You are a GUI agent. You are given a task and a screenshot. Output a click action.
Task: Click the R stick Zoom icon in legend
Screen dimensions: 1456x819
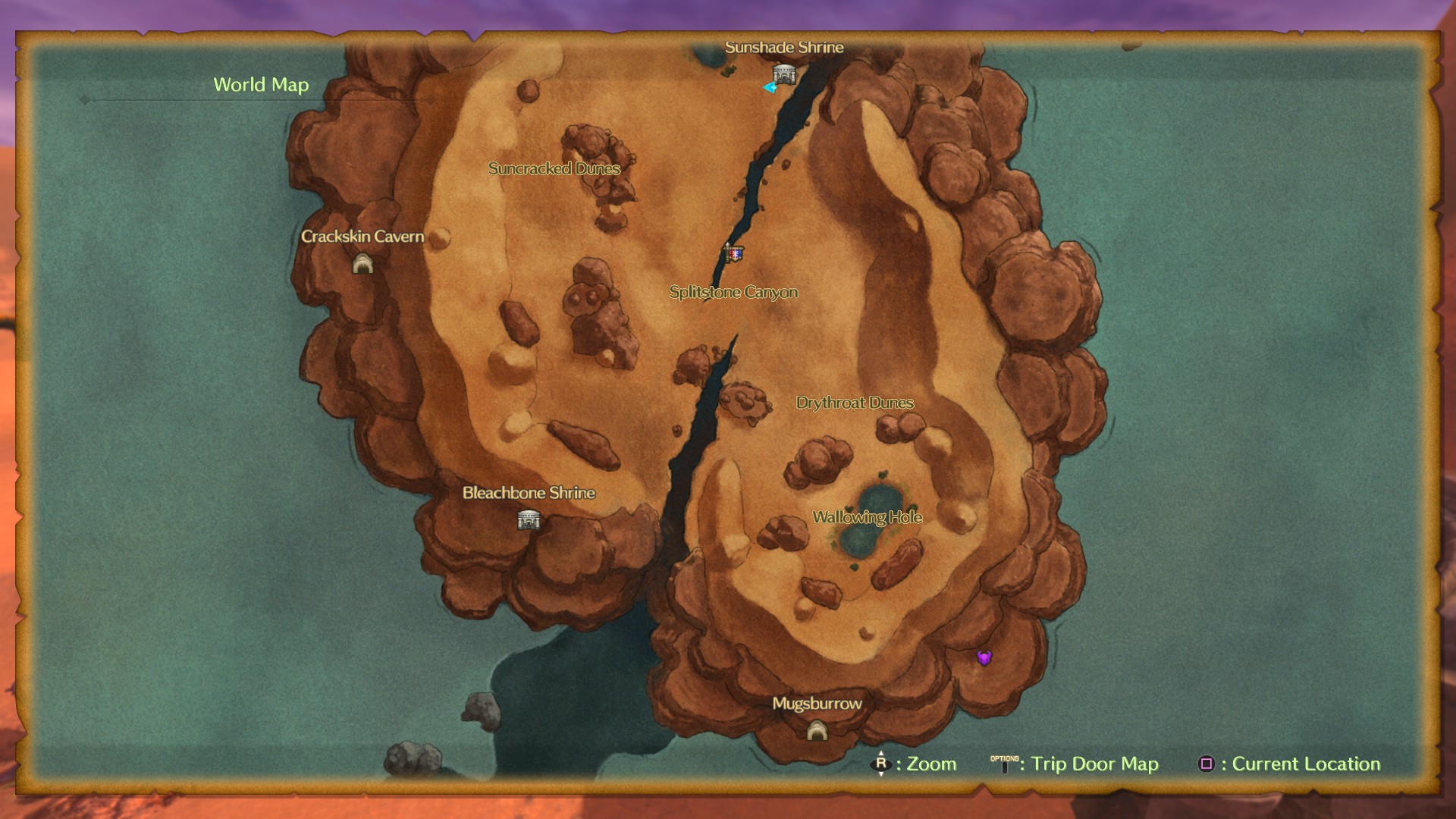tap(881, 764)
